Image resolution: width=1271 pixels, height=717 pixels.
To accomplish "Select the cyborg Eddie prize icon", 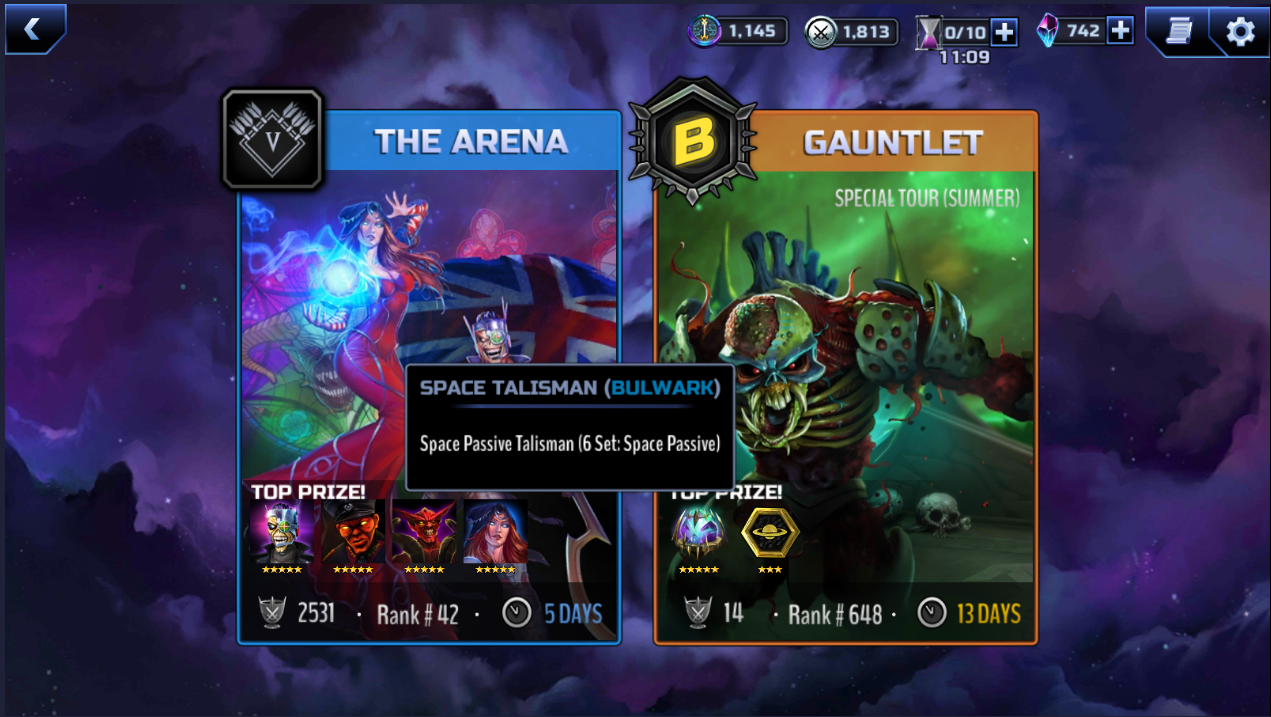I will click(x=281, y=533).
